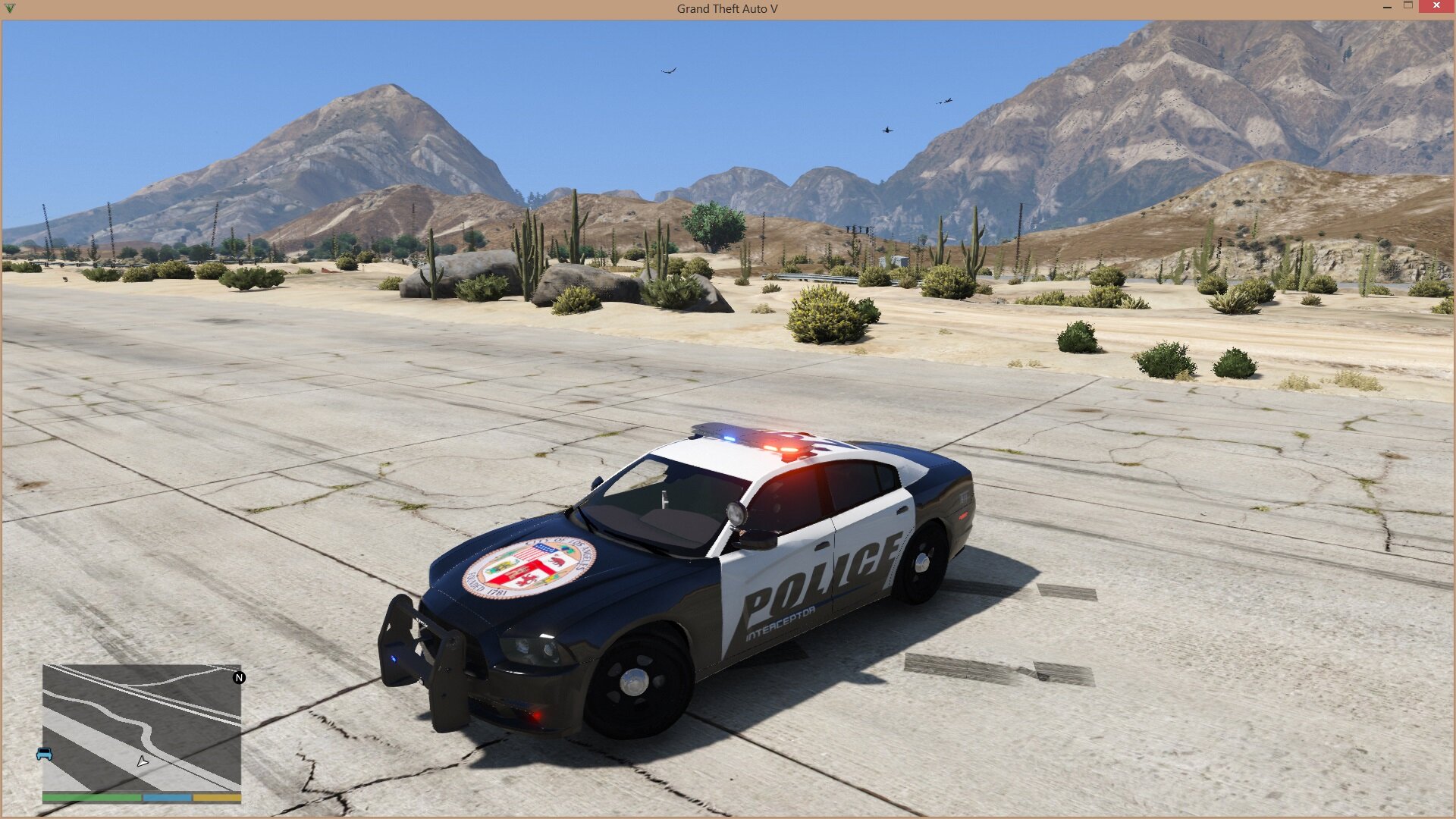Maximize the game window
Image resolution: width=1456 pixels, height=819 pixels.
[1408, 6]
